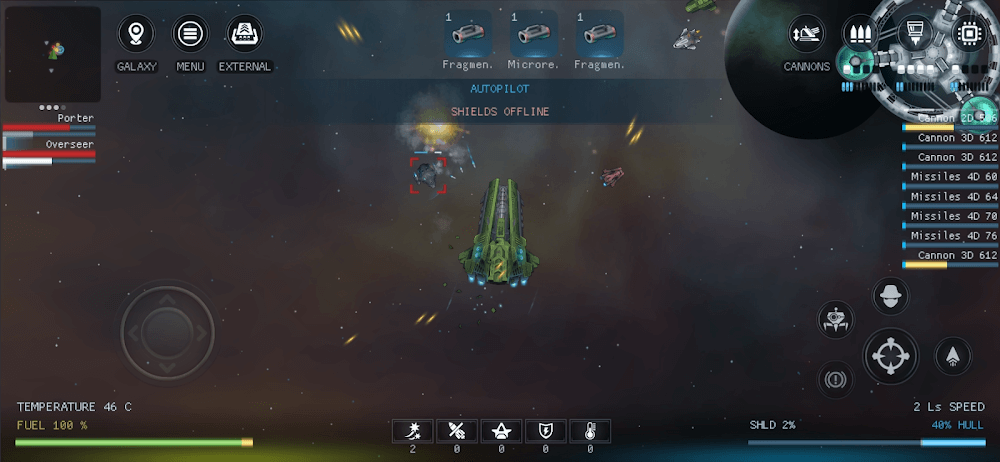Deploy the drone robot icon

836,320
